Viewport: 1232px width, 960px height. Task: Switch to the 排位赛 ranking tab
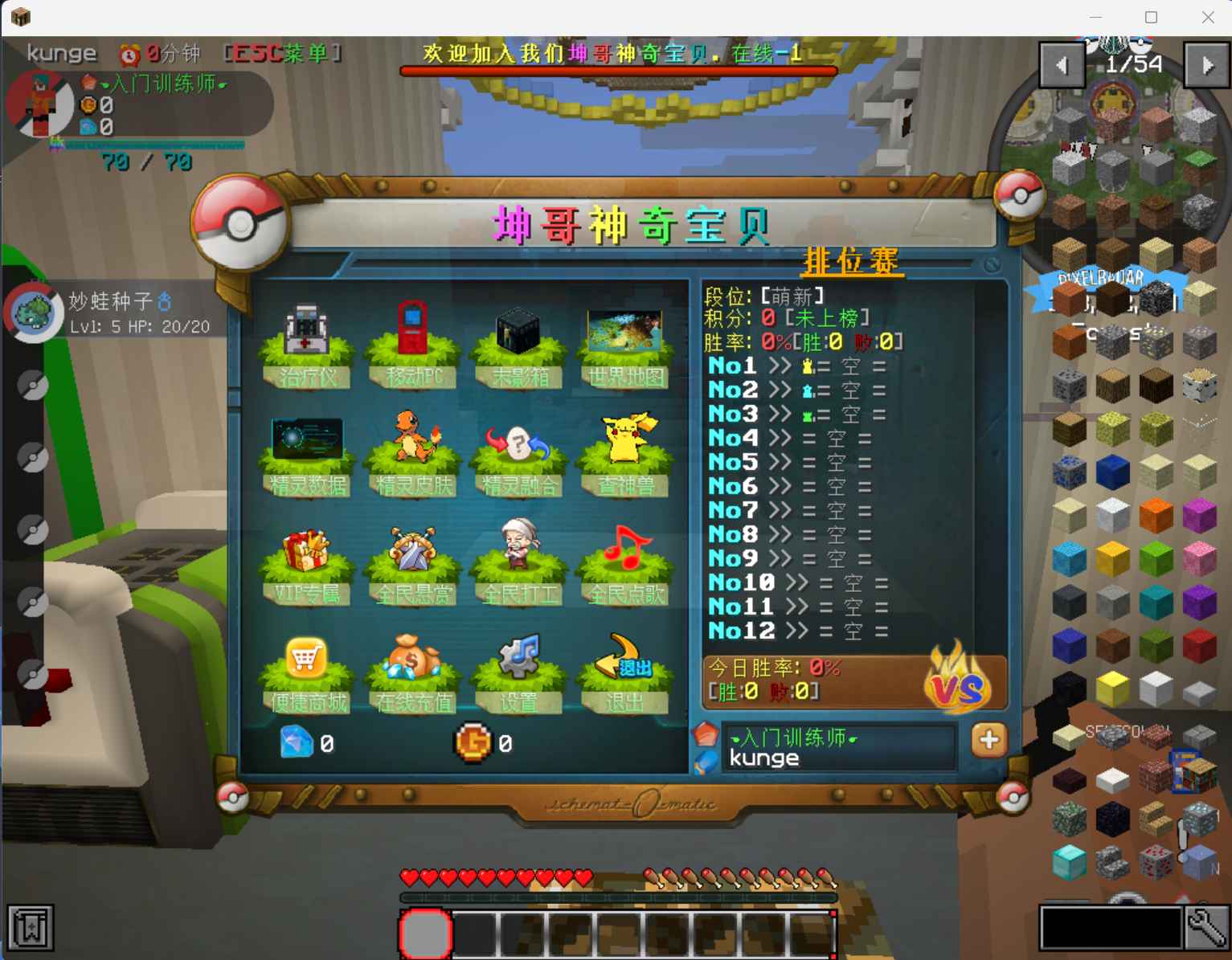click(x=853, y=261)
